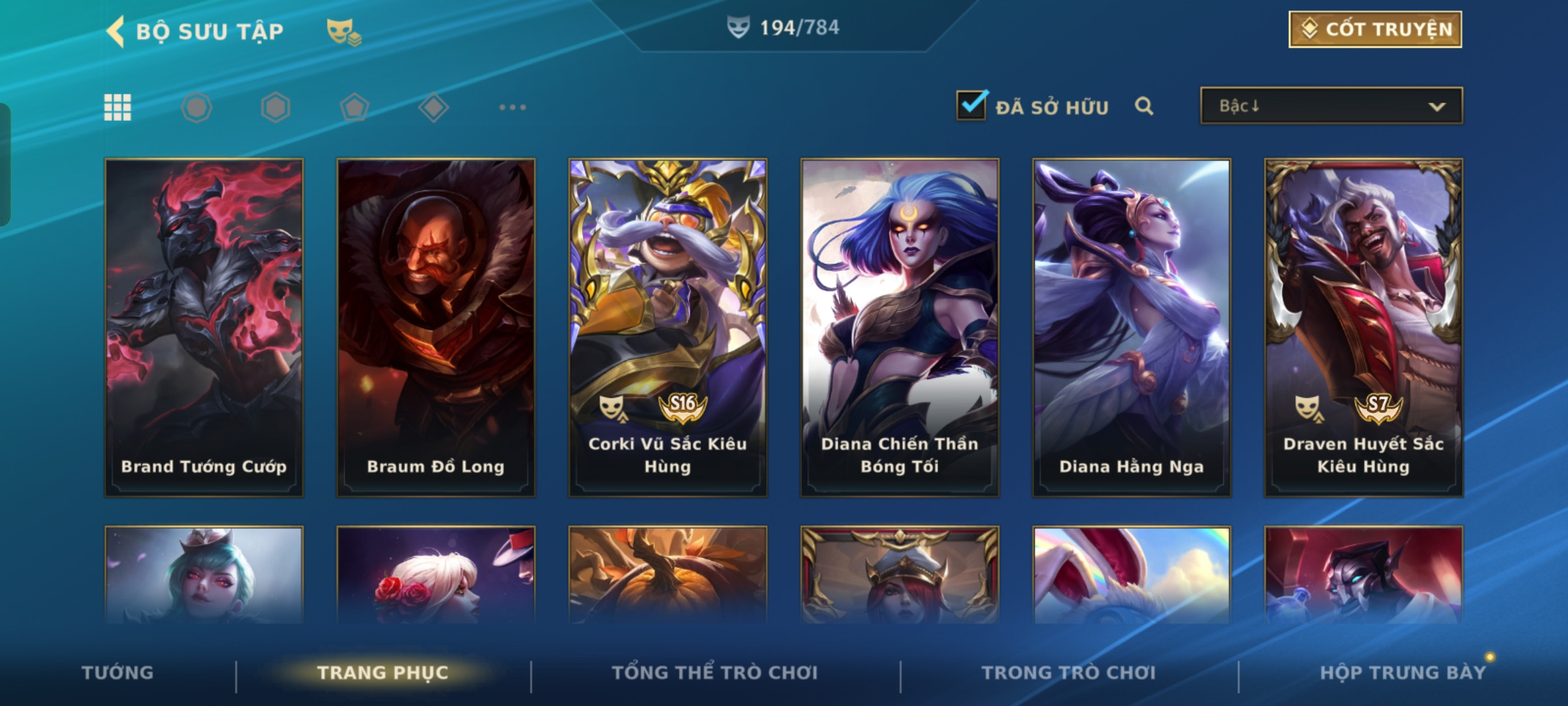Open the Trong Trò Chơi tab
Screen dimensions: 1568x706
pos(1069,673)
